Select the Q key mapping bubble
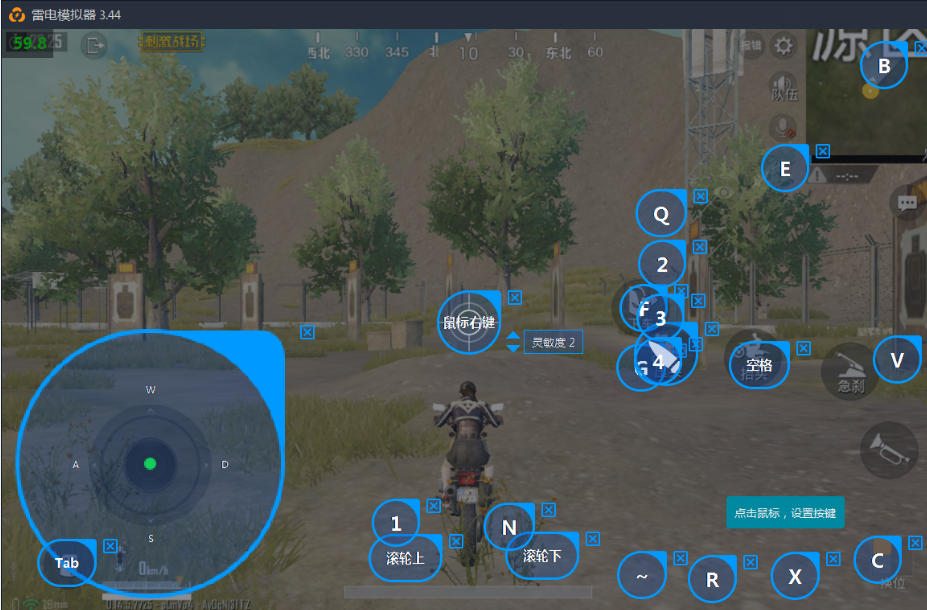The height and width of the screenshot is (610, 927). click(x=661, y=214)
